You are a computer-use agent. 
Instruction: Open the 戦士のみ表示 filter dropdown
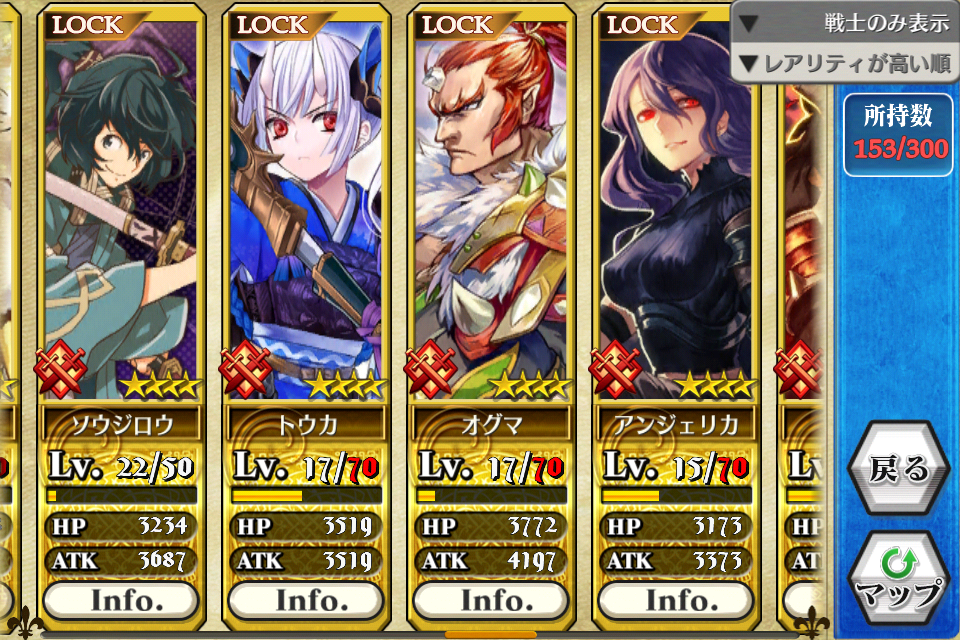coord(846,23)
